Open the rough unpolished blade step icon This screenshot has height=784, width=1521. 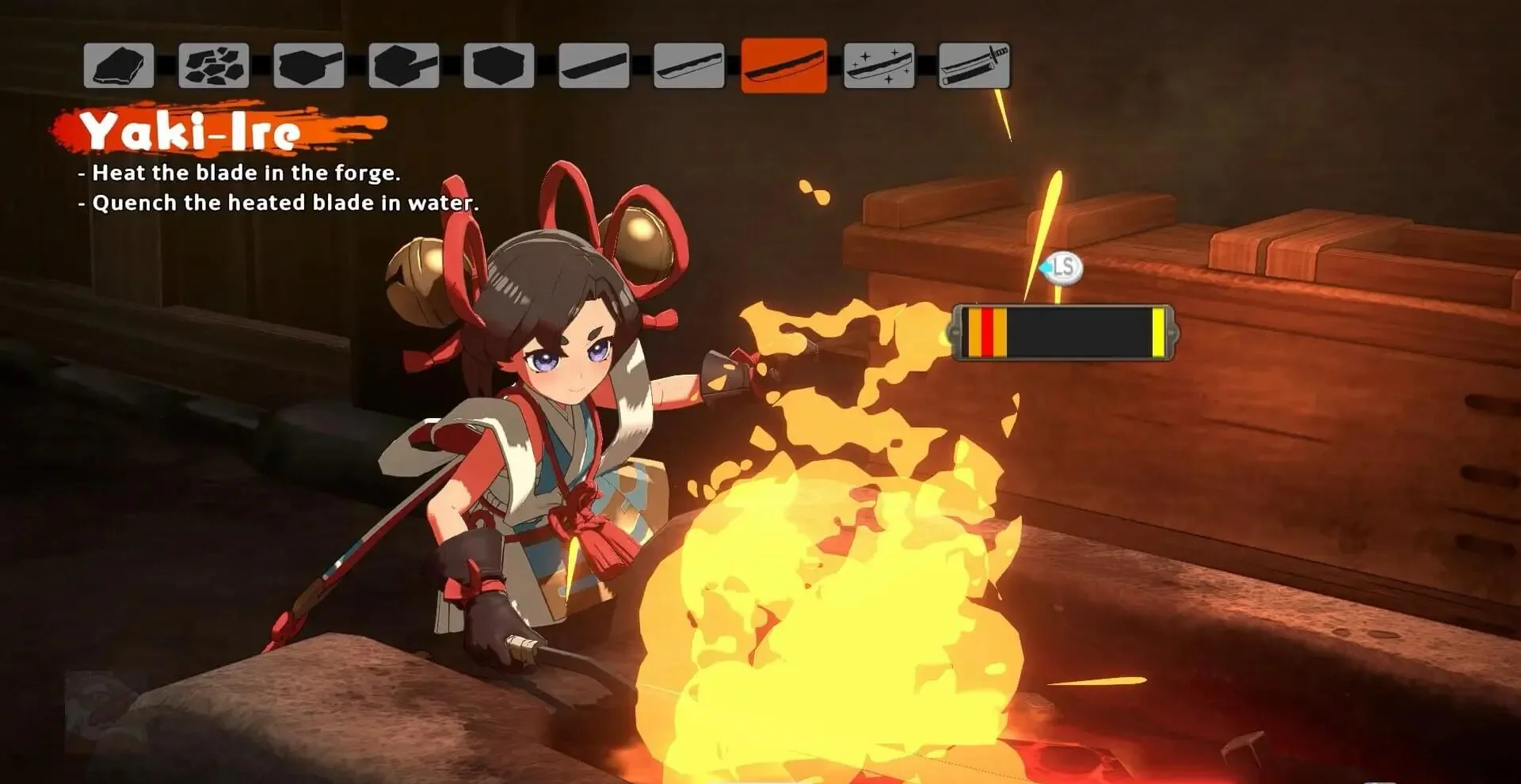[x=688, y=66]
